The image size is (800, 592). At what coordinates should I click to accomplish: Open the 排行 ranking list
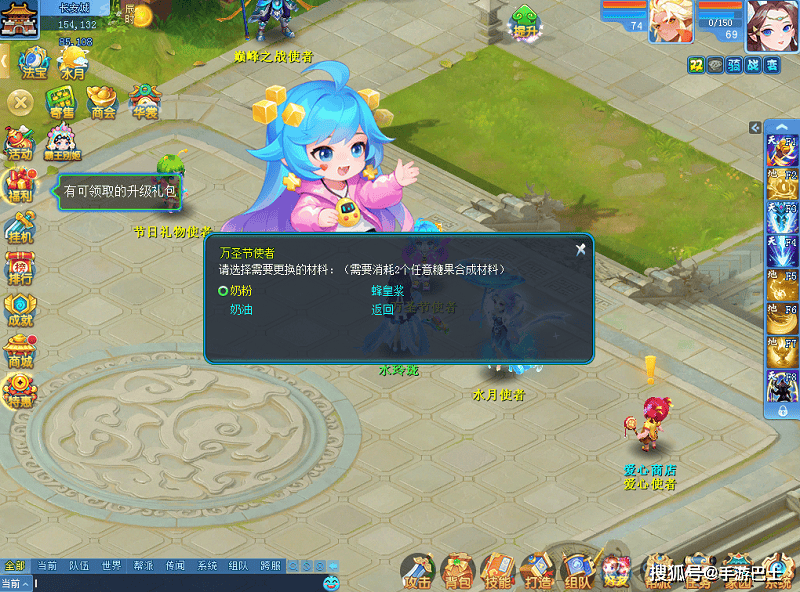tap(20, 268)
